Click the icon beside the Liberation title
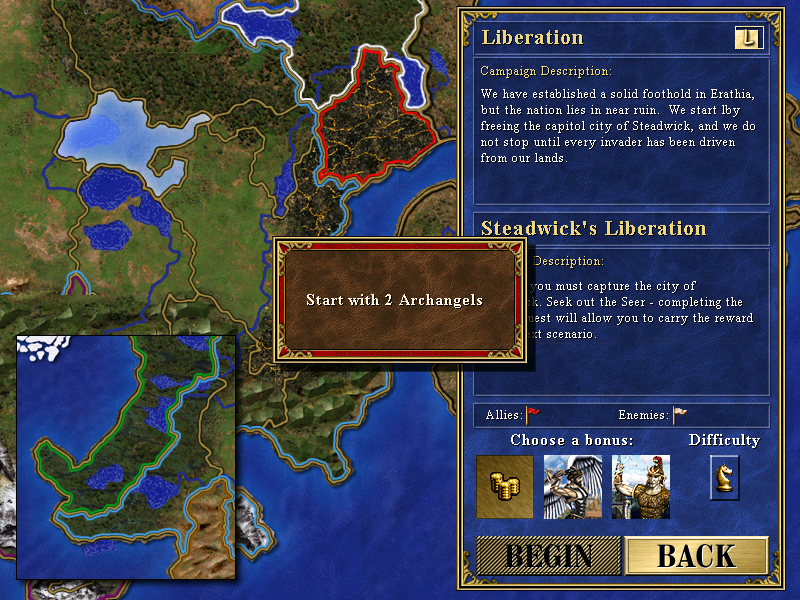Screen dimensions: 800x600 [x=747, y=38]
